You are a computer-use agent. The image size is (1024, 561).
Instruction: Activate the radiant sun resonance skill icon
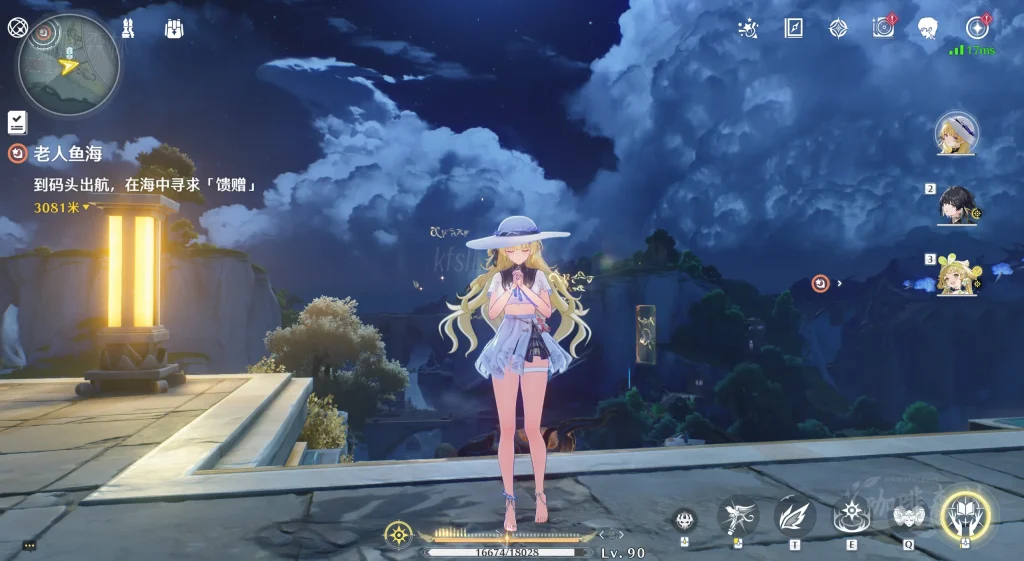coord(851,516)
